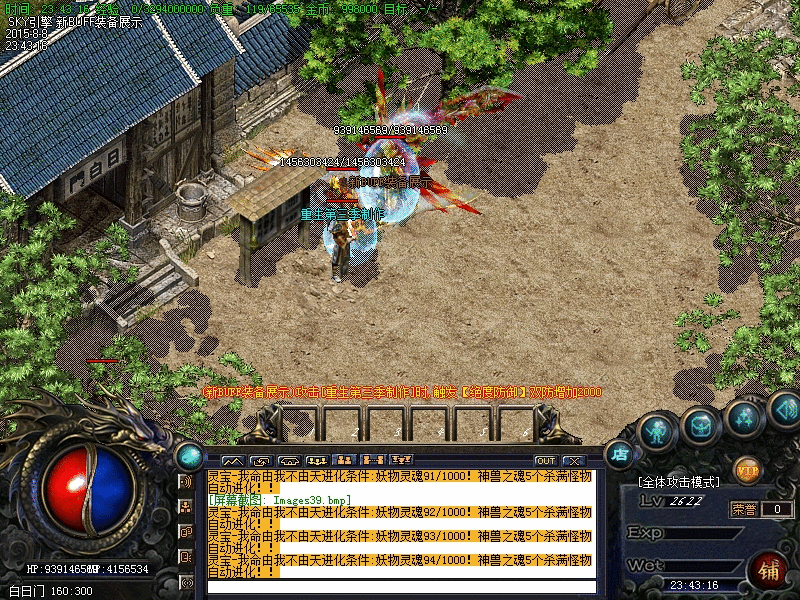This screenshot has height=600, width=800.
Task: Click the chat text input field
Action: 400,587
